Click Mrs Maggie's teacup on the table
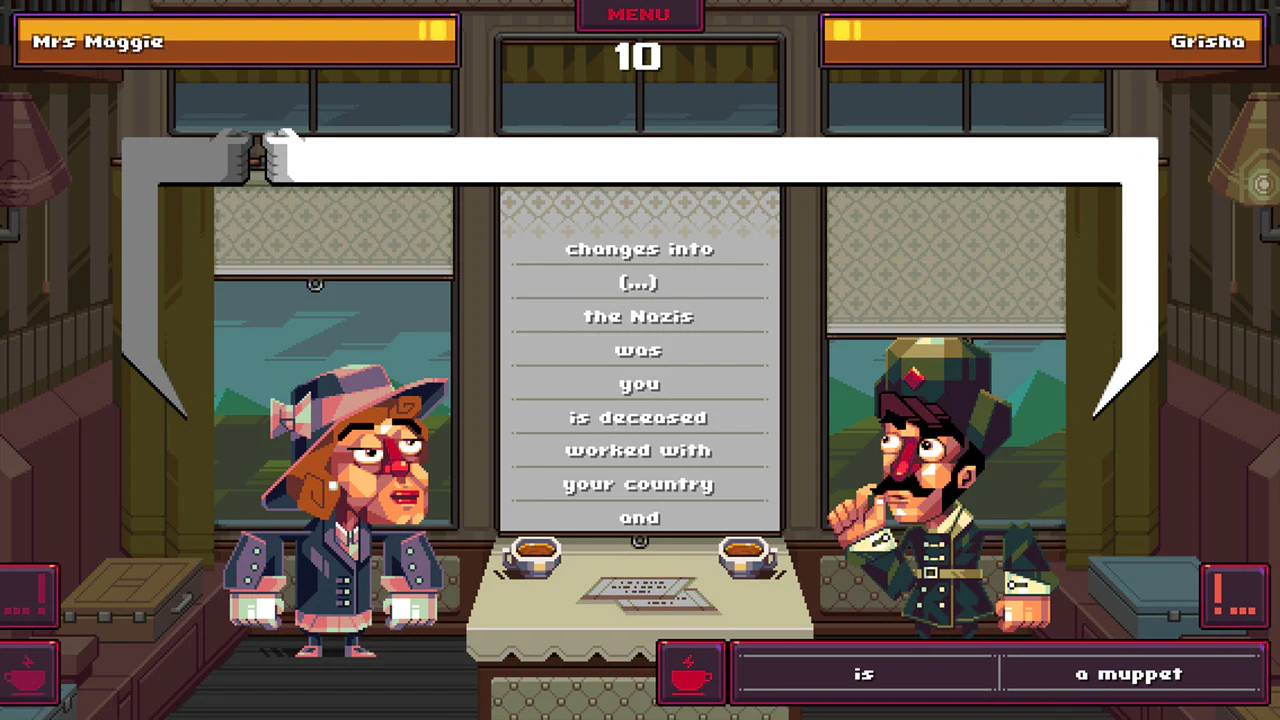1280x720 pixels. [535, 555]
